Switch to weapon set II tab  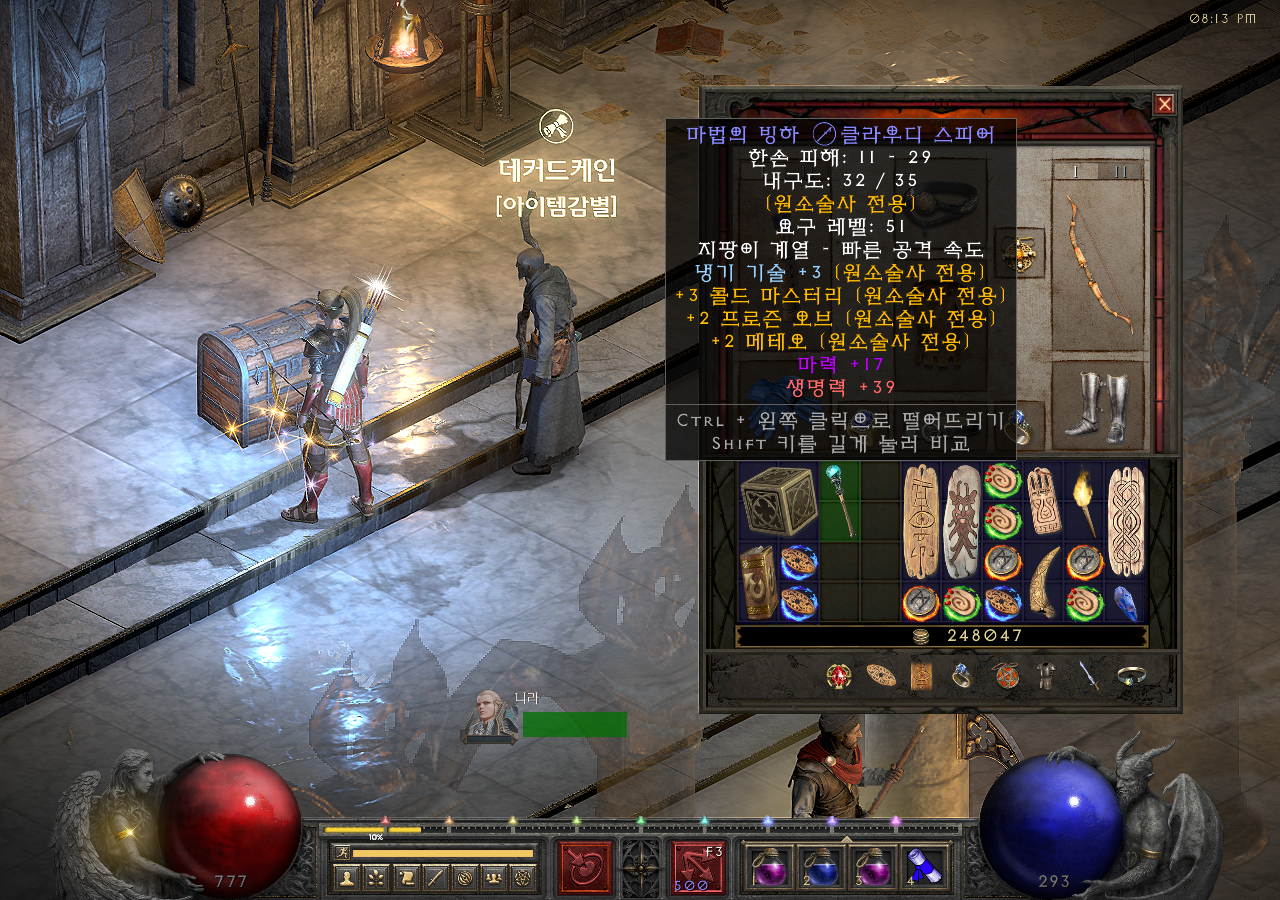click(1121, 171)
